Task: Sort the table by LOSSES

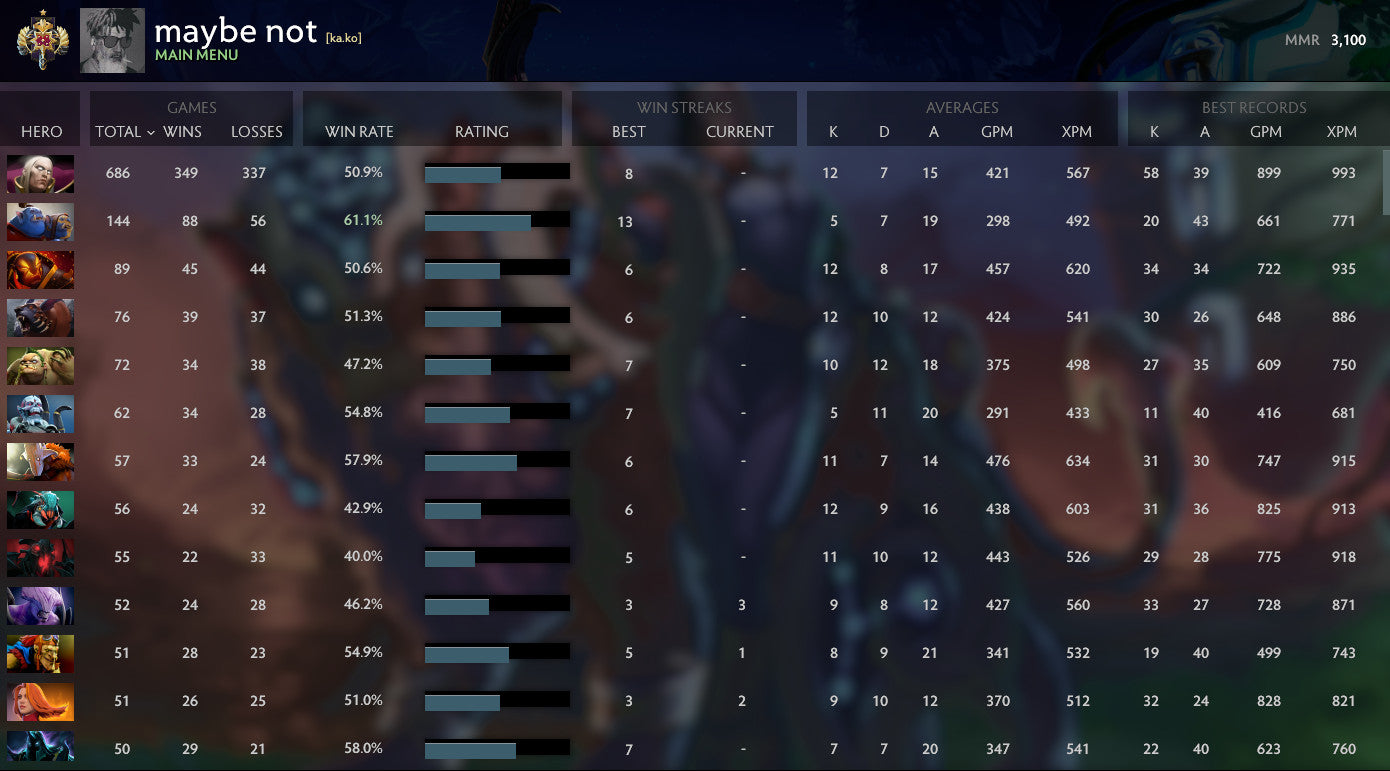Action: tap(256, 131)
